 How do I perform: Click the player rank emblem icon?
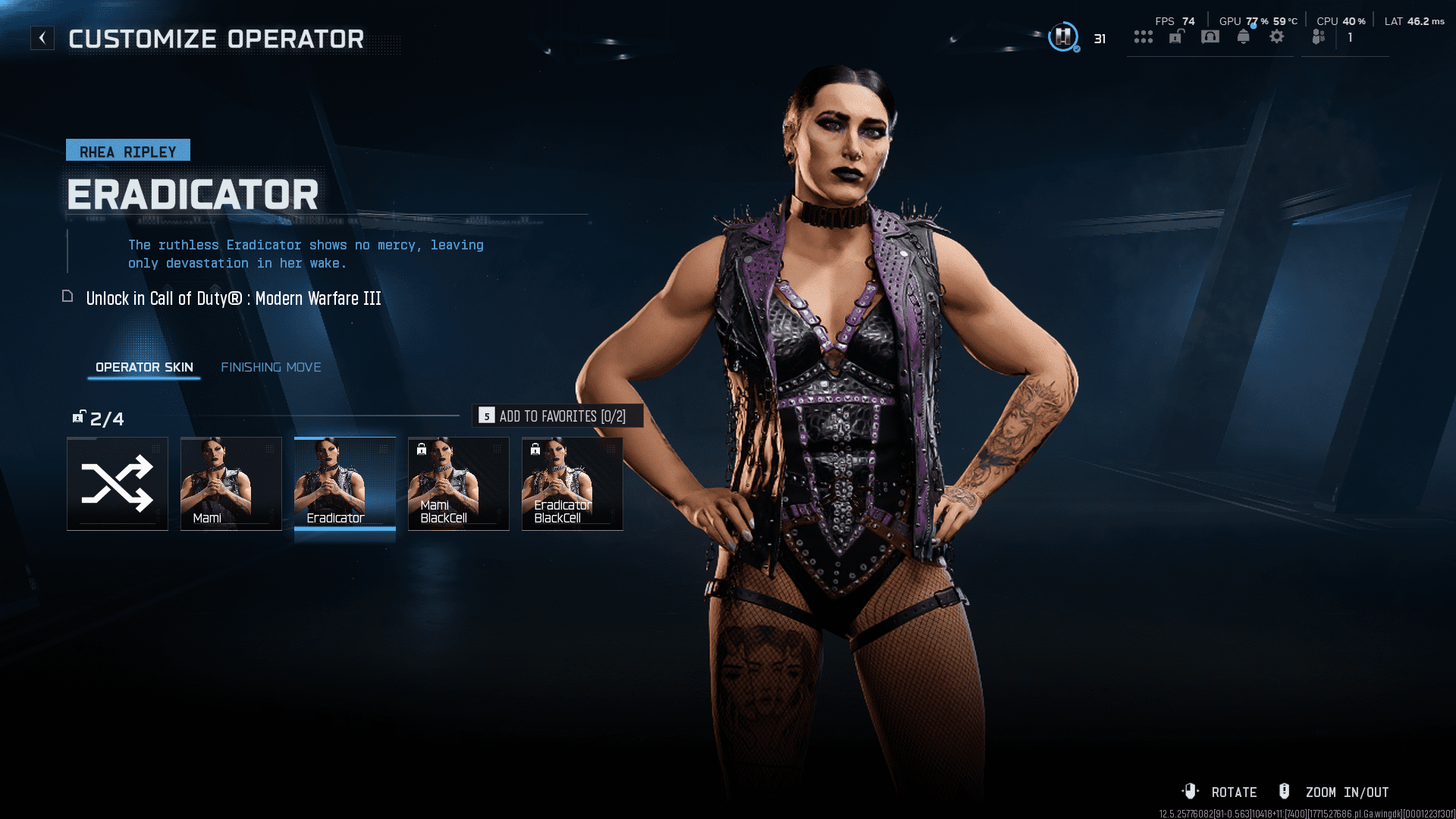(1063, 36)
